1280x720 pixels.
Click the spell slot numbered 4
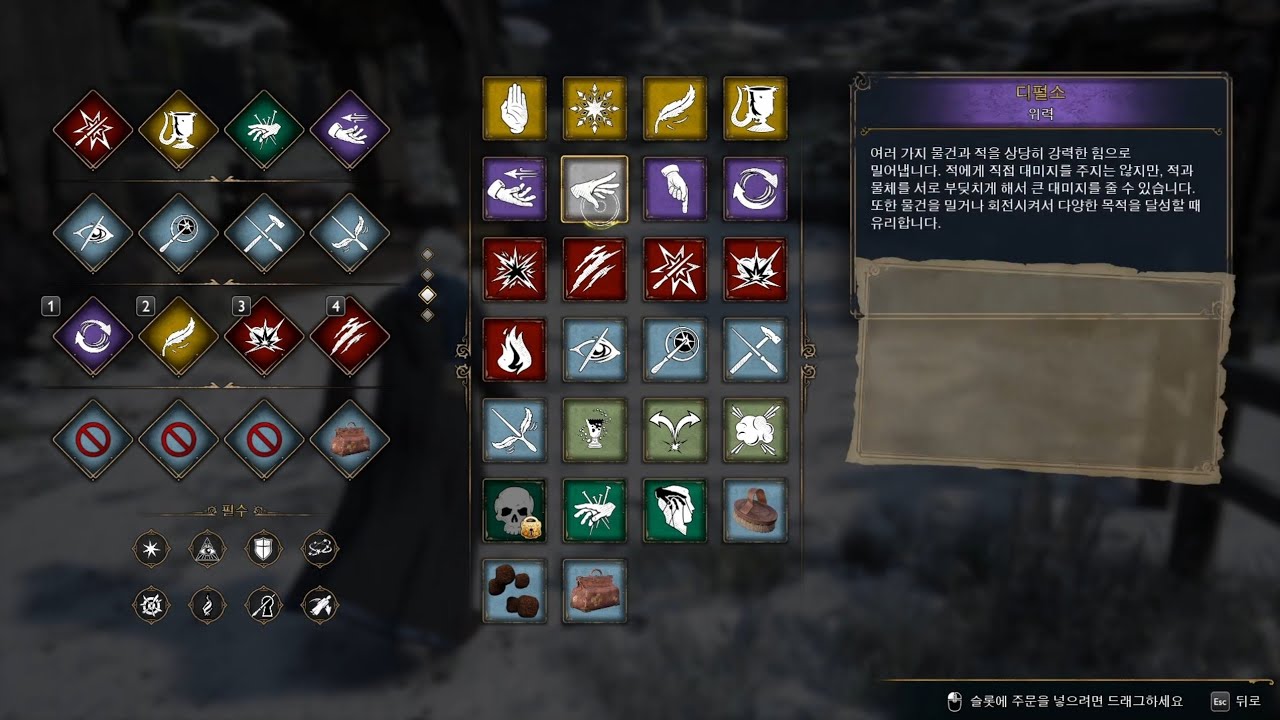pyautogui.click(x=350, y=336)
